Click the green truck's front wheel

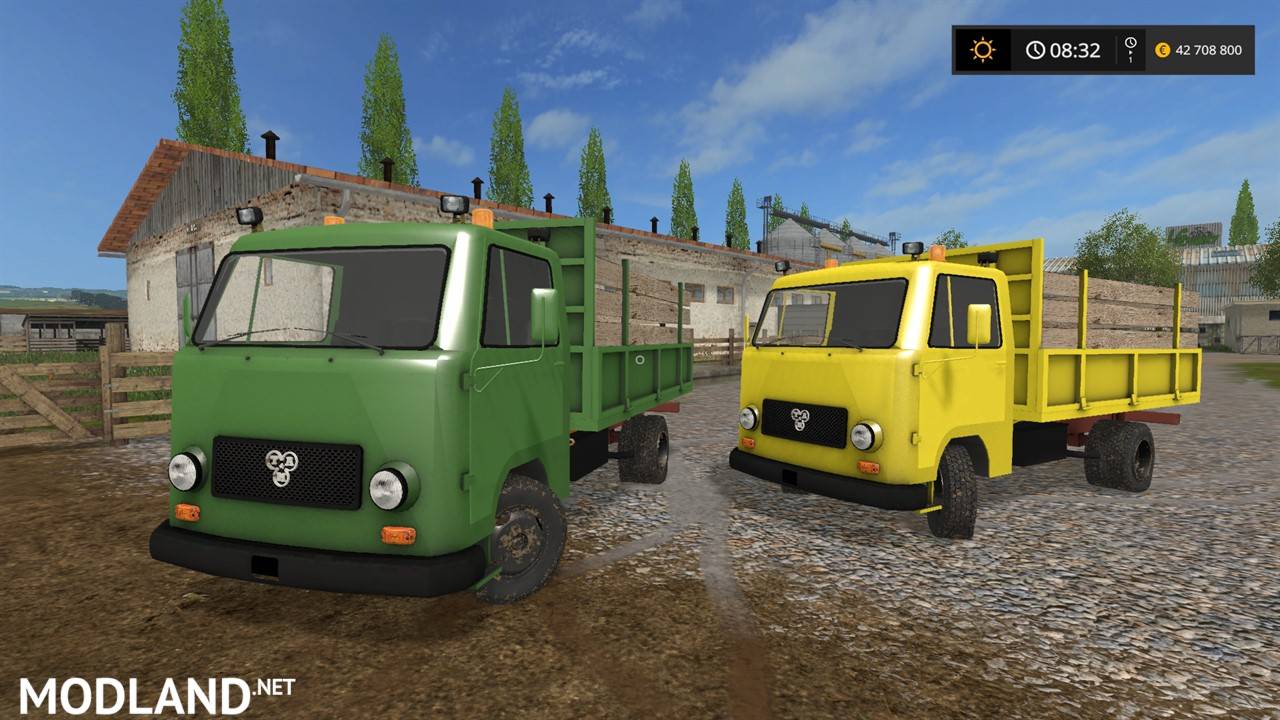520,540
